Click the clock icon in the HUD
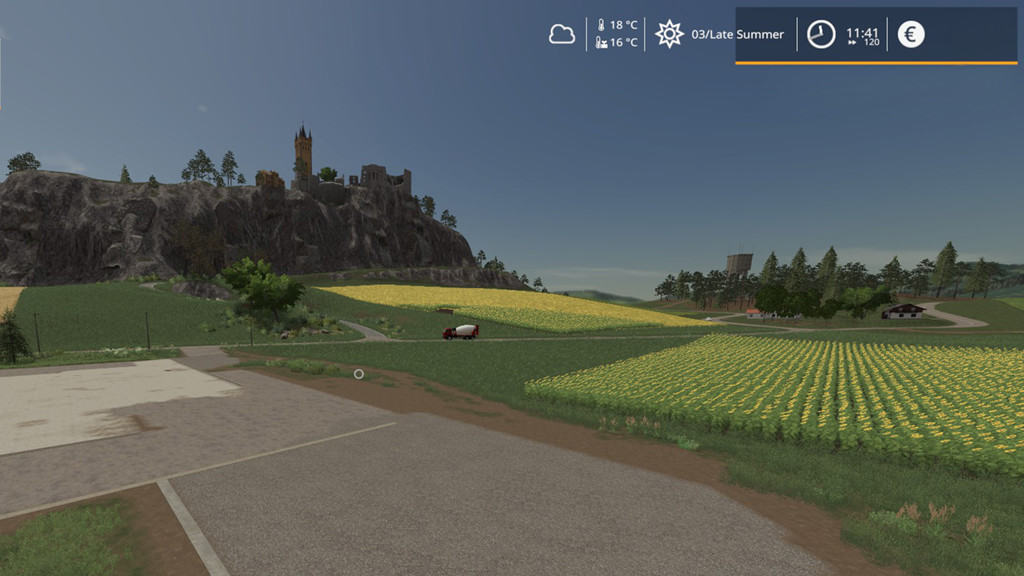This screenshot has width=1024, height=576. click(821, 34)
